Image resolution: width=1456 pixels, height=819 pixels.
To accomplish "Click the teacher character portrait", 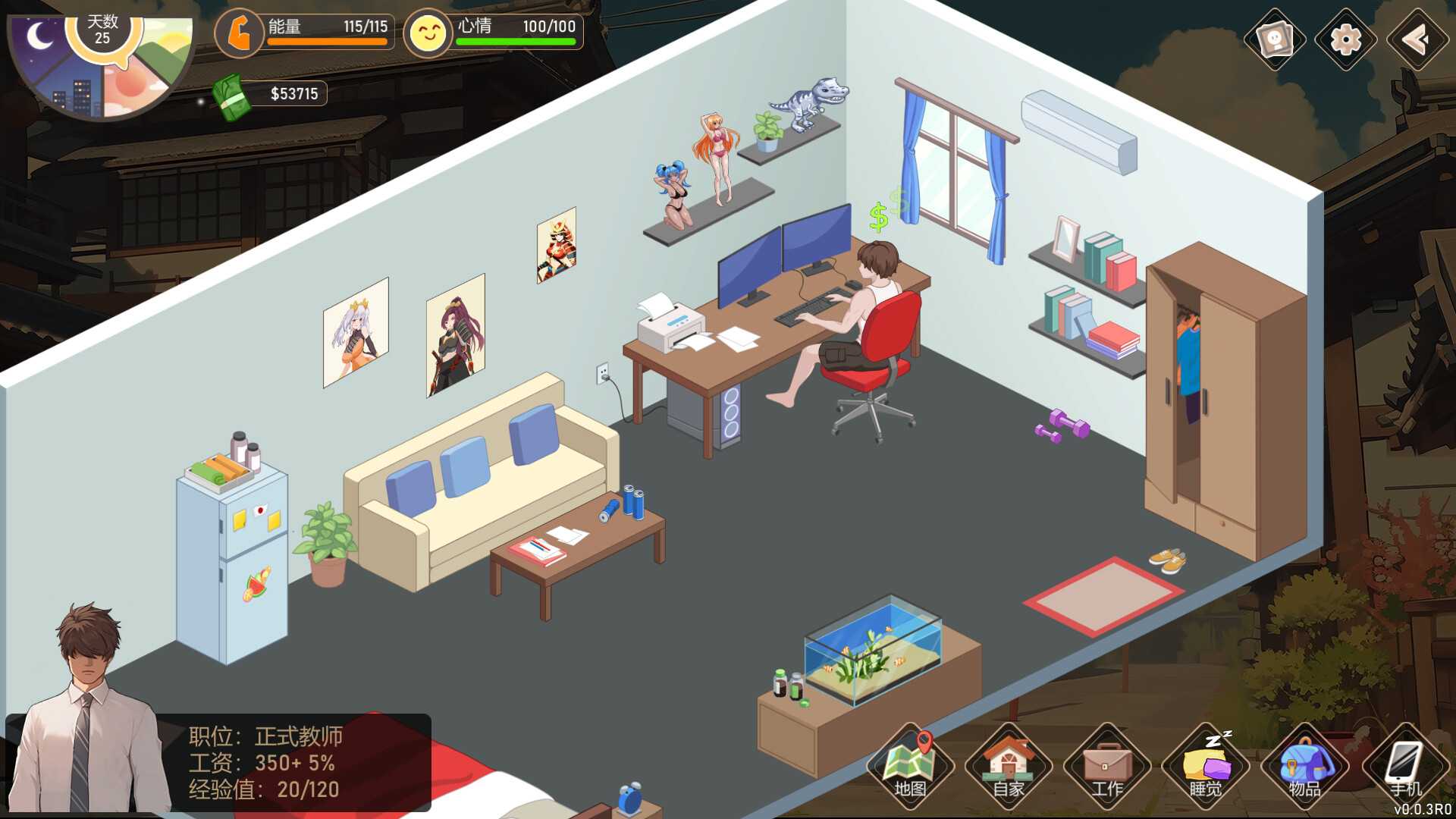I will 89,713.
